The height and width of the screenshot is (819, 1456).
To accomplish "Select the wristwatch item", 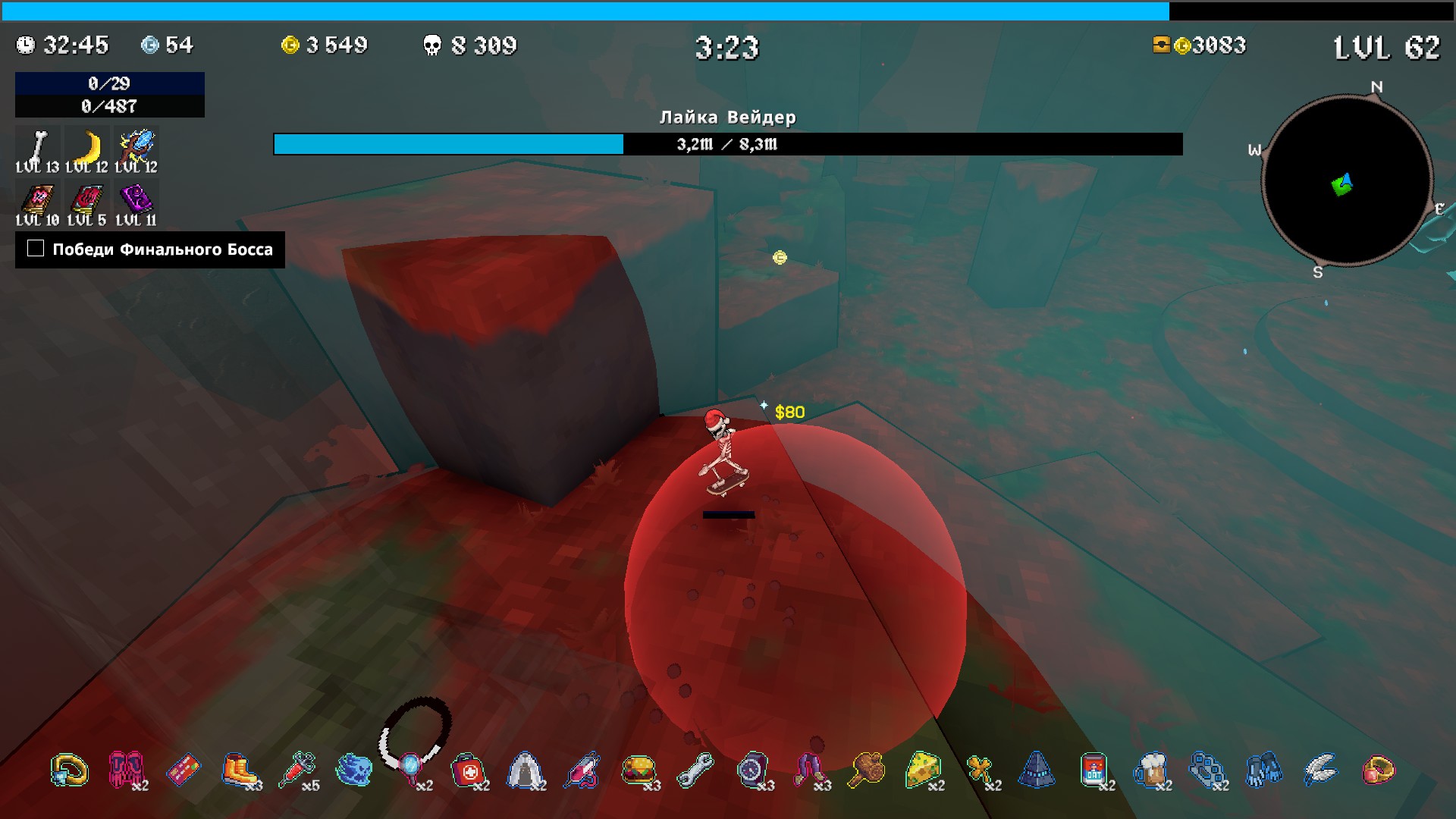I will [752, 770].
